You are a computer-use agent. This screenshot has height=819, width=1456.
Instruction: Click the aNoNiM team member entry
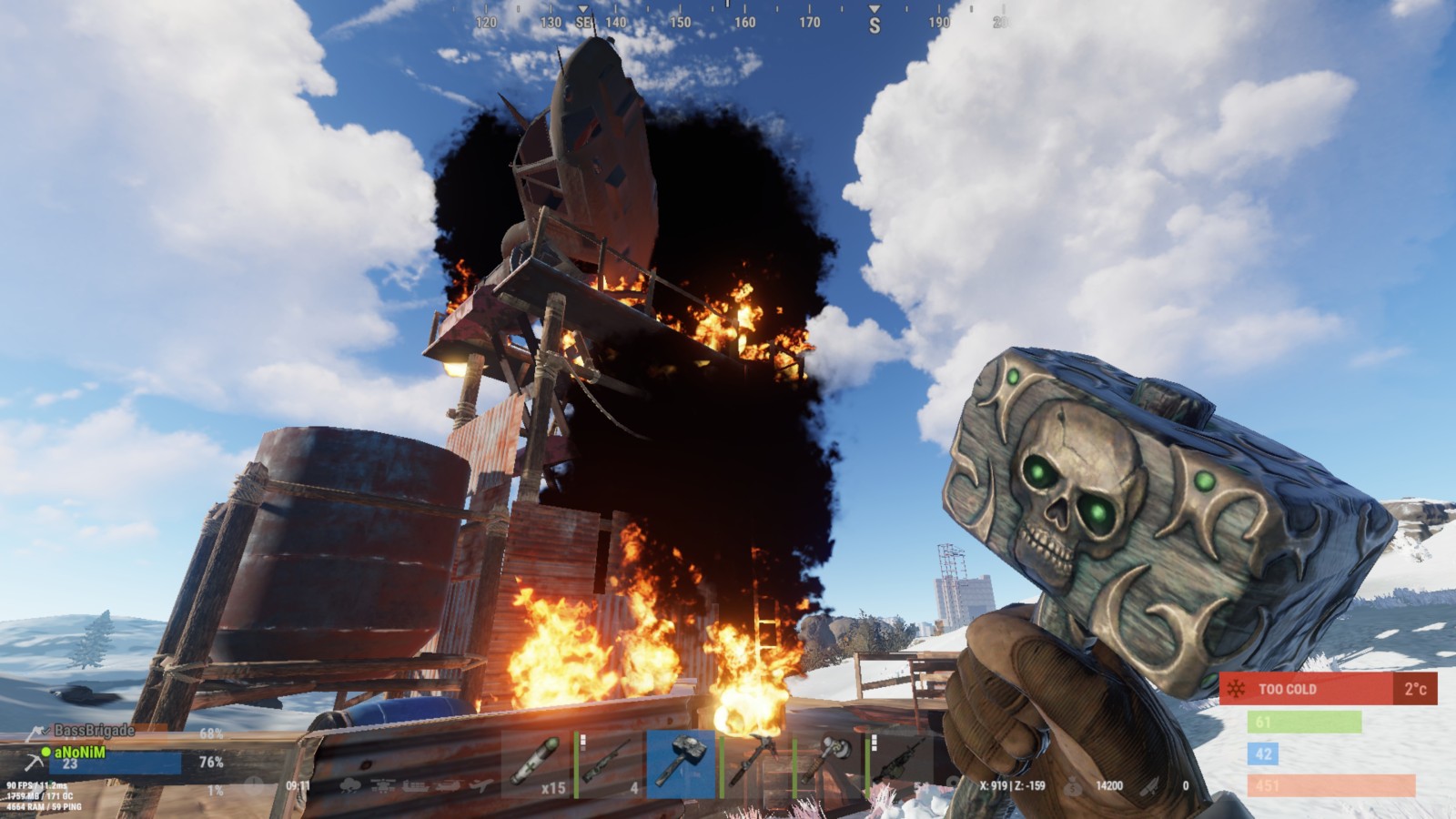[80, 753]
